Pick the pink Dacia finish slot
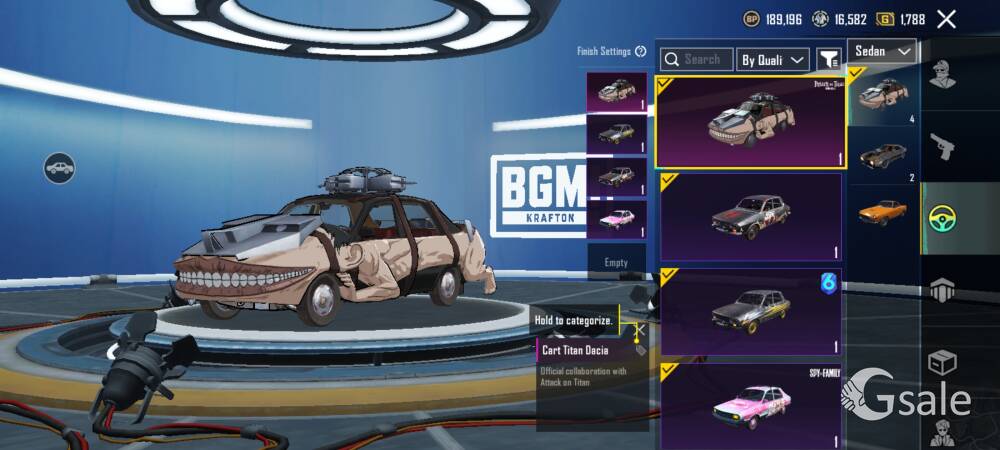 coord(616,219)
